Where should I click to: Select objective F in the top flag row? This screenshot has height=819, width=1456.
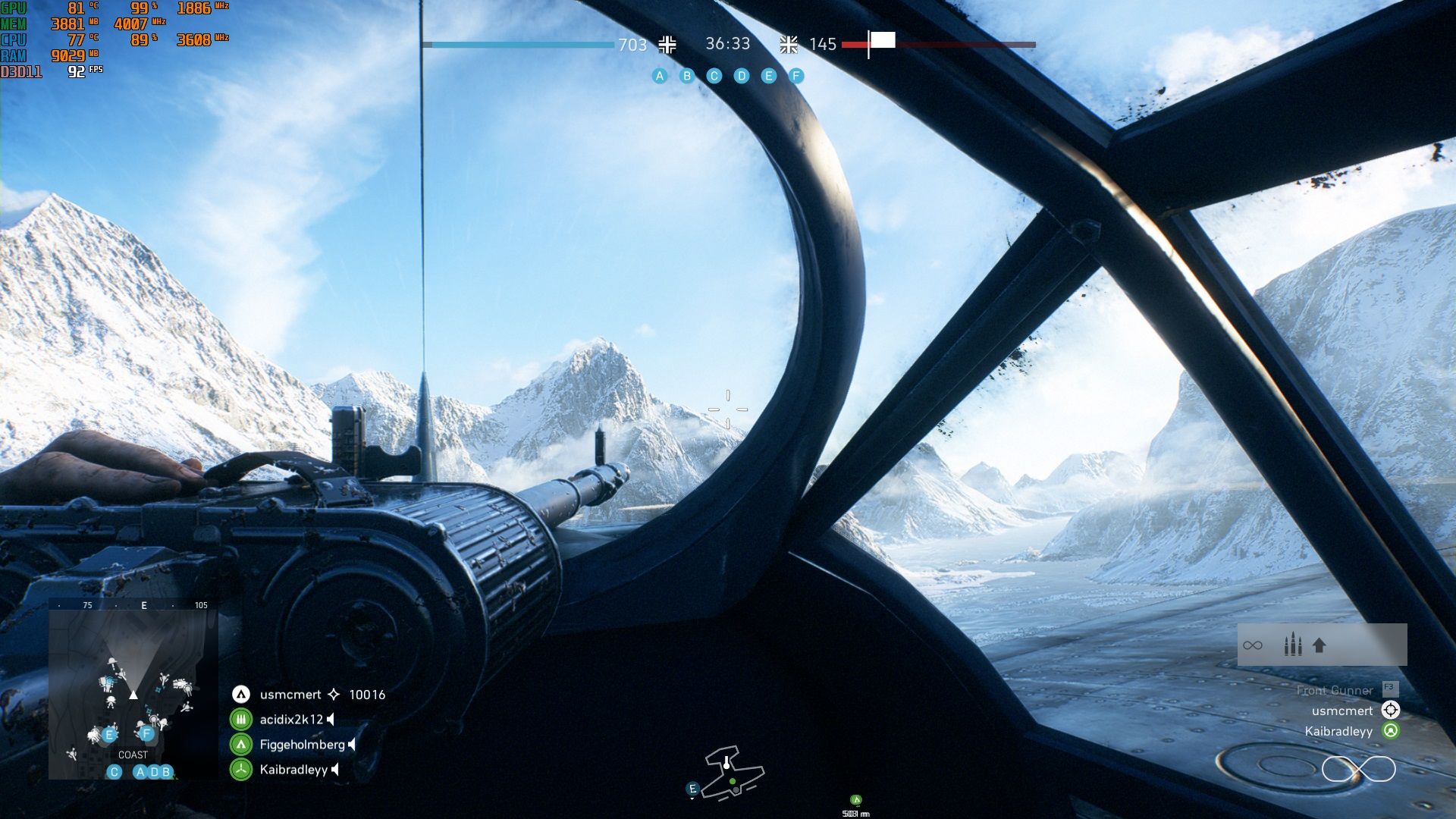point(796,76)
